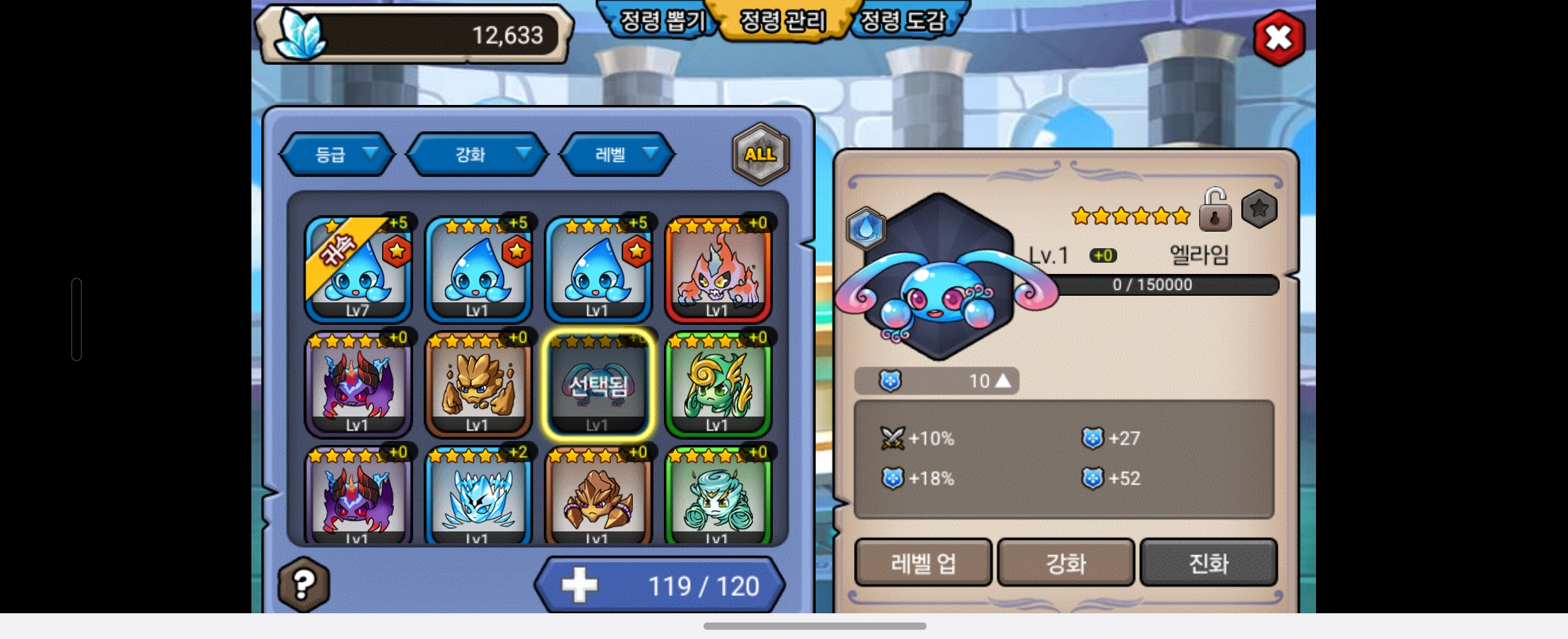Open the 강화 sort dropdown
Viewport: 1568px width, 639px height.
pyautogui.click(x=477, y=154)
